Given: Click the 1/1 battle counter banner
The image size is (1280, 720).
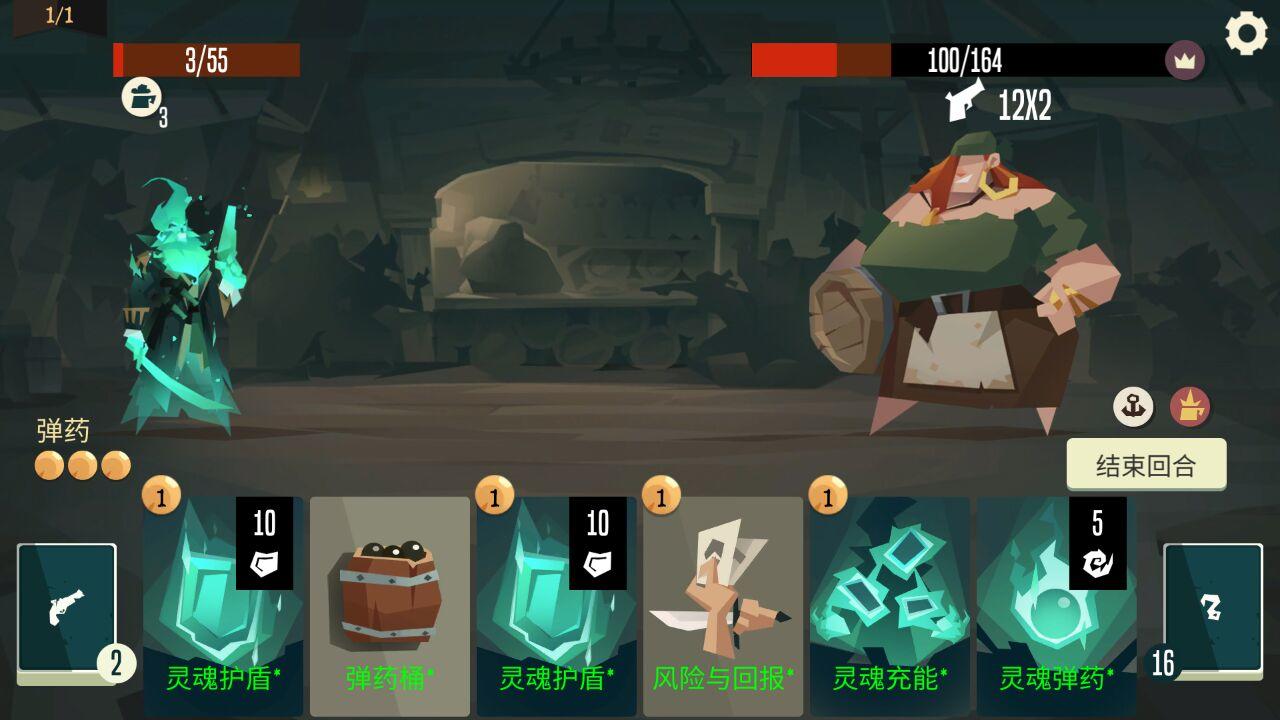Looking at the screenshot, I should coord(60,15).
